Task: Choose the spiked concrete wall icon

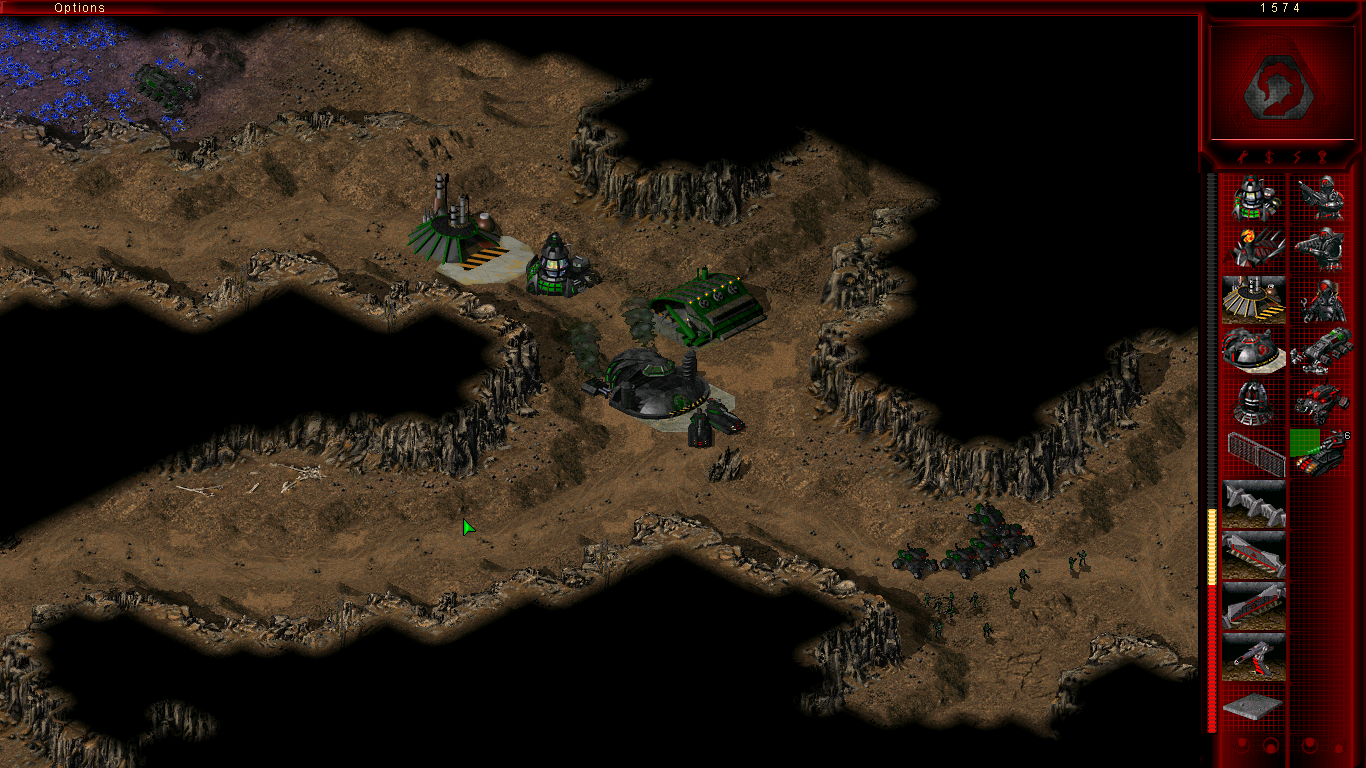Action: [x=1253, y=503]
